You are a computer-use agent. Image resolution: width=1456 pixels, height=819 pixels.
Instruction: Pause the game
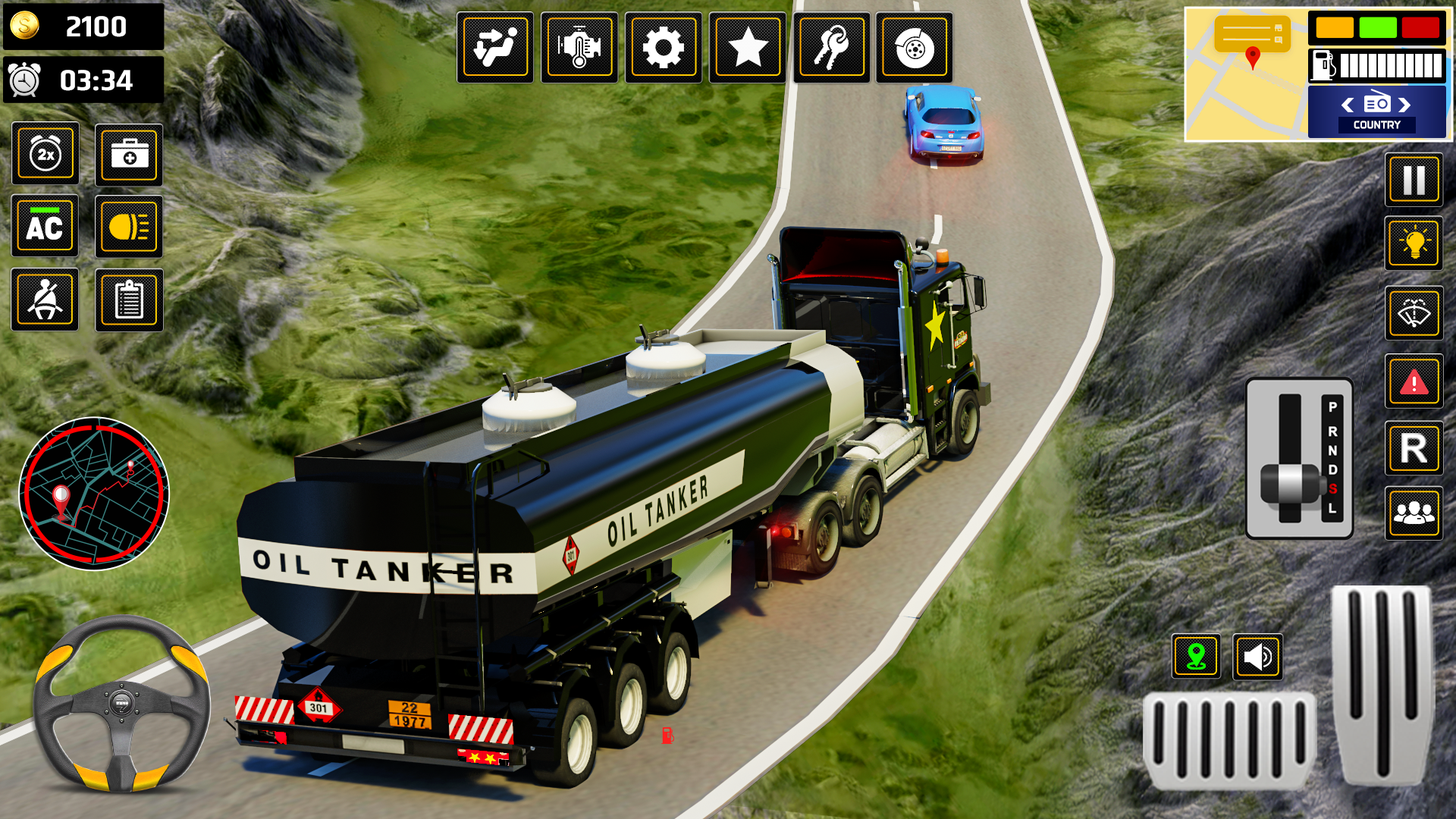[x=1414, y=180]
